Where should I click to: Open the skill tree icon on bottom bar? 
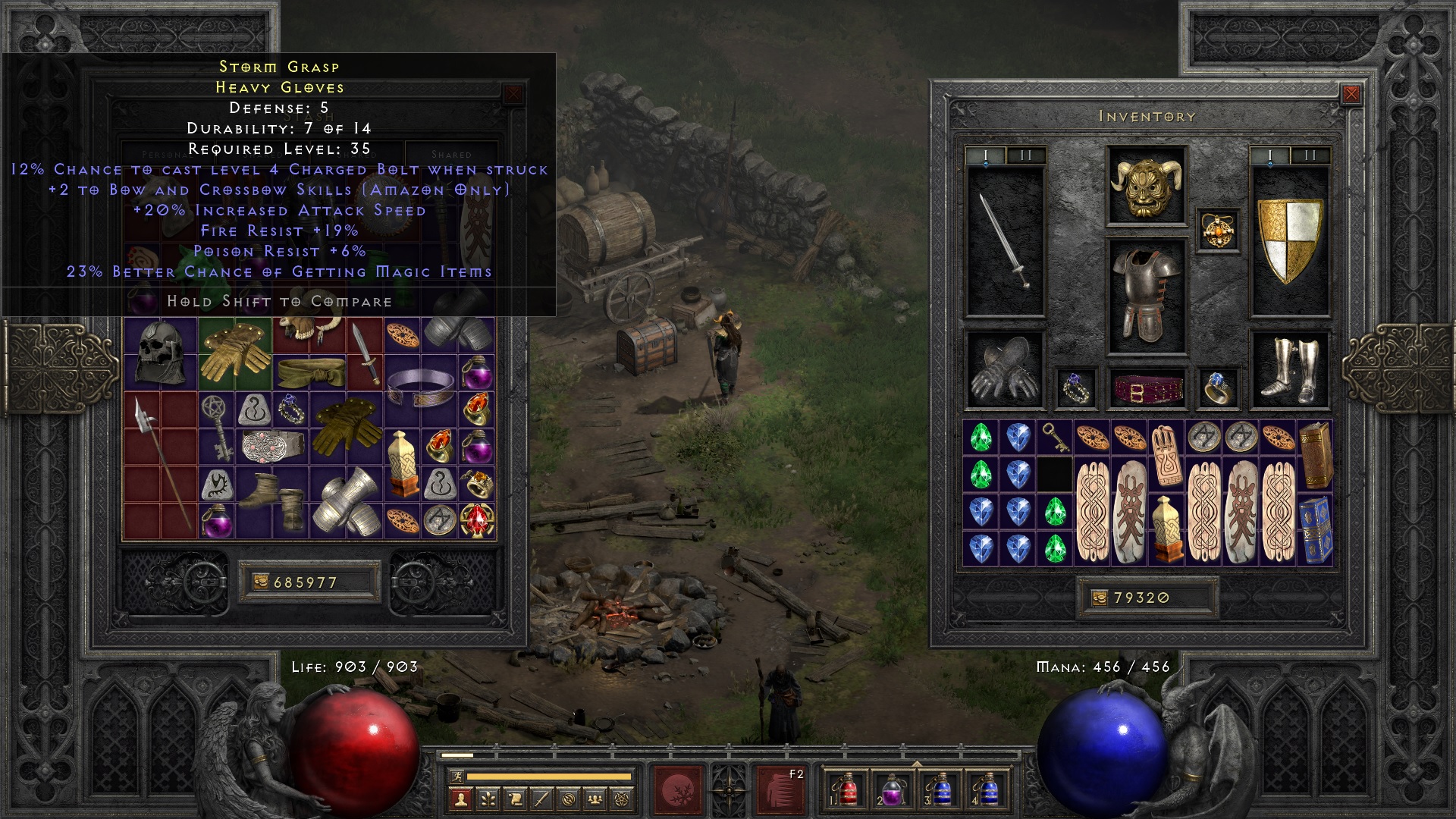tap(488, 800)
